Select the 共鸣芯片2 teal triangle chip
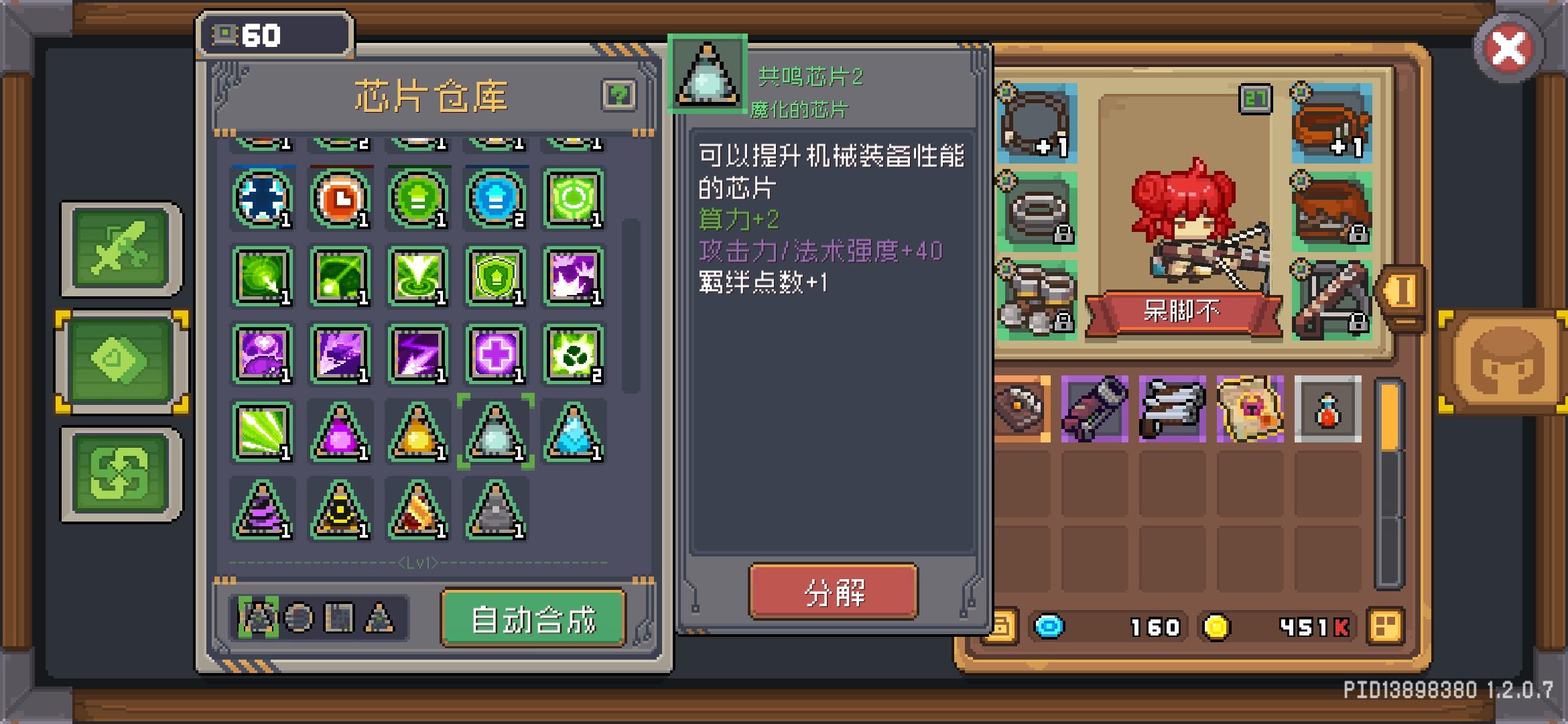 click(x=496, y=432)
